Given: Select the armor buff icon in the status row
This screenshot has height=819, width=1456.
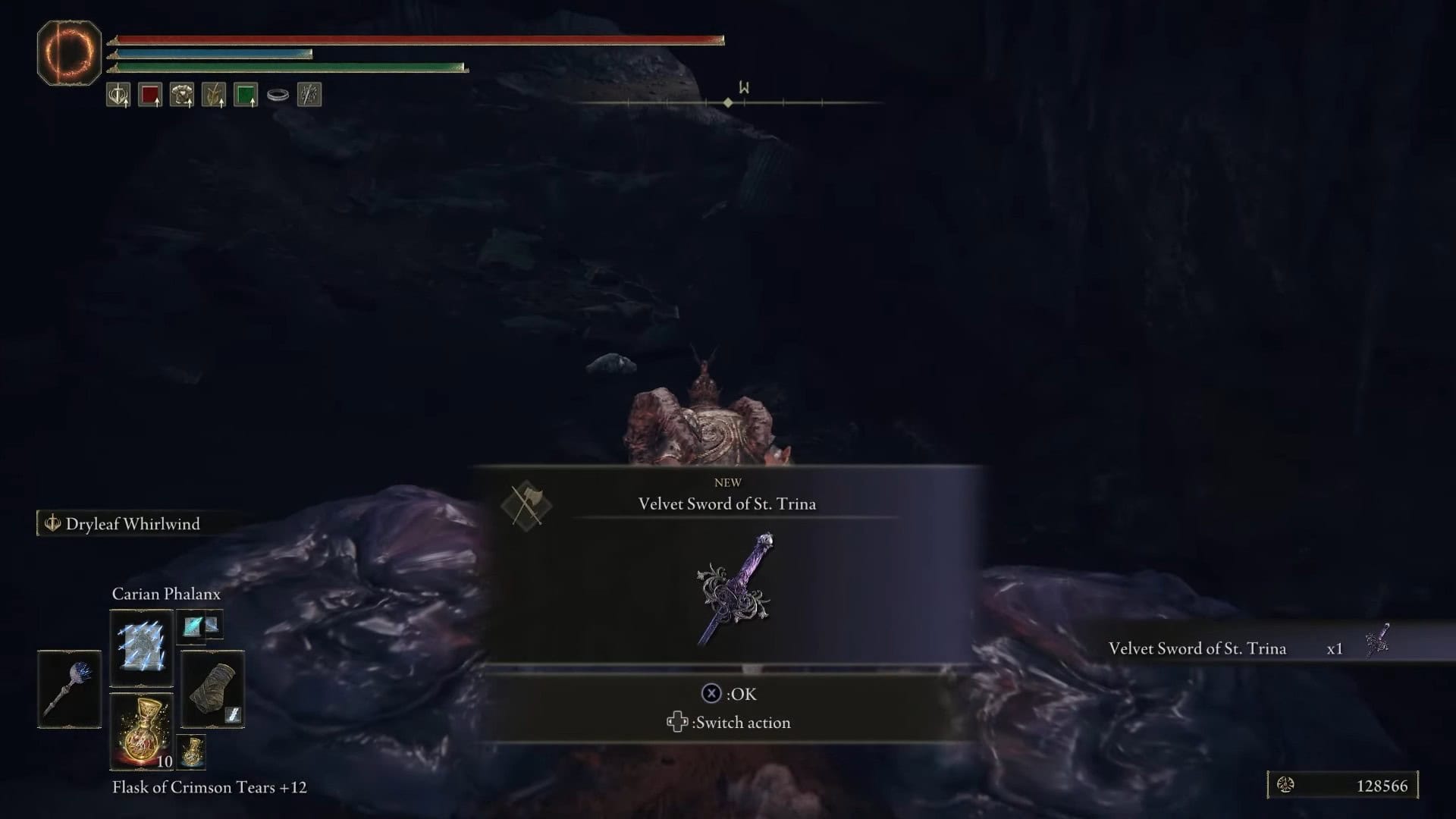Looking at the screenshot, I should pyautogui.click(x=182, y=94).
